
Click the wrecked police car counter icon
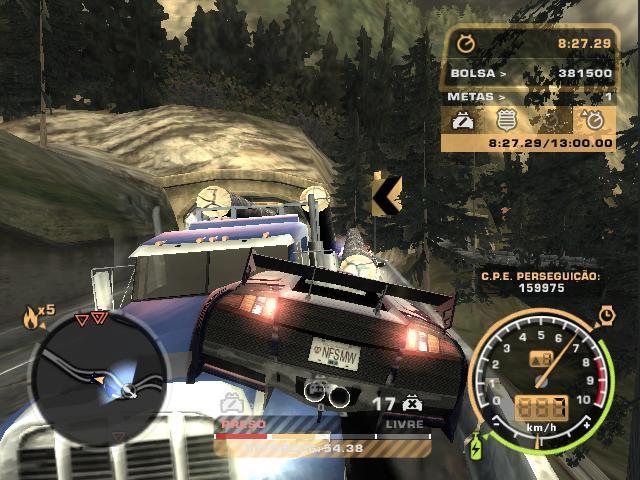(x=411, y=404)
